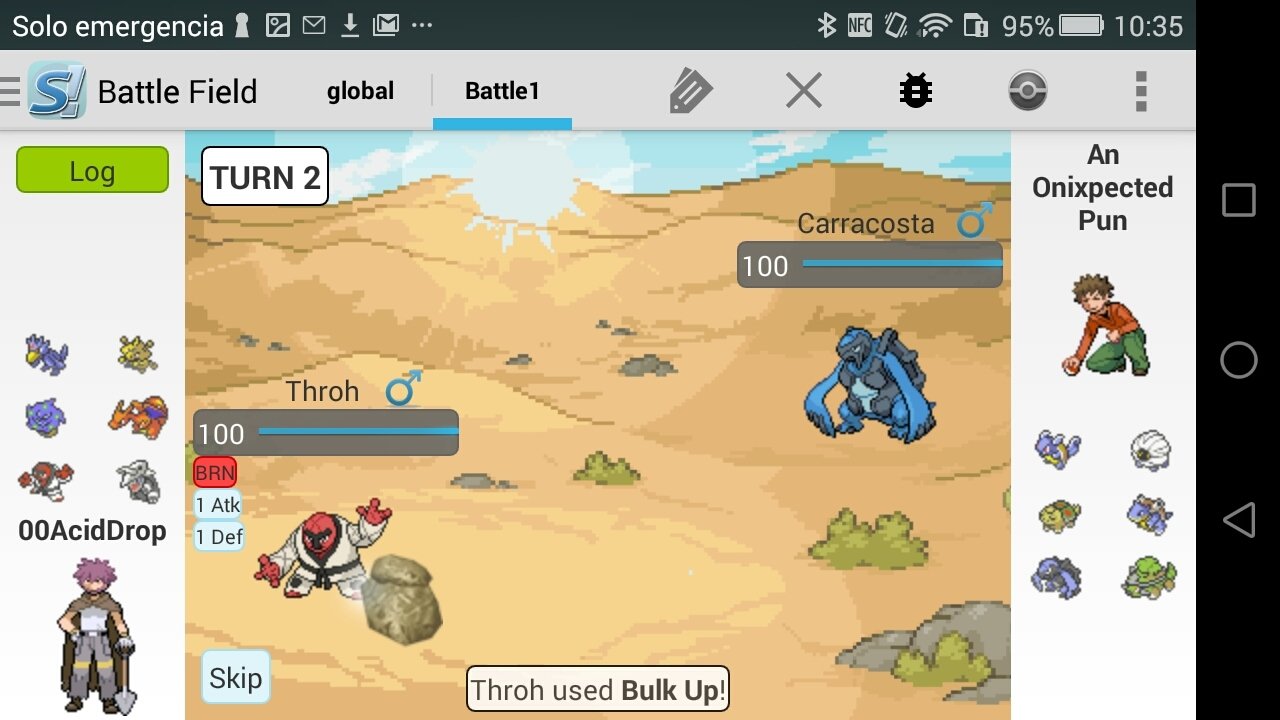This screenshot has width=1280, height=720.
Task: Inspect the opponent's Shelgon icon
Action: (x=1149, y=451)
